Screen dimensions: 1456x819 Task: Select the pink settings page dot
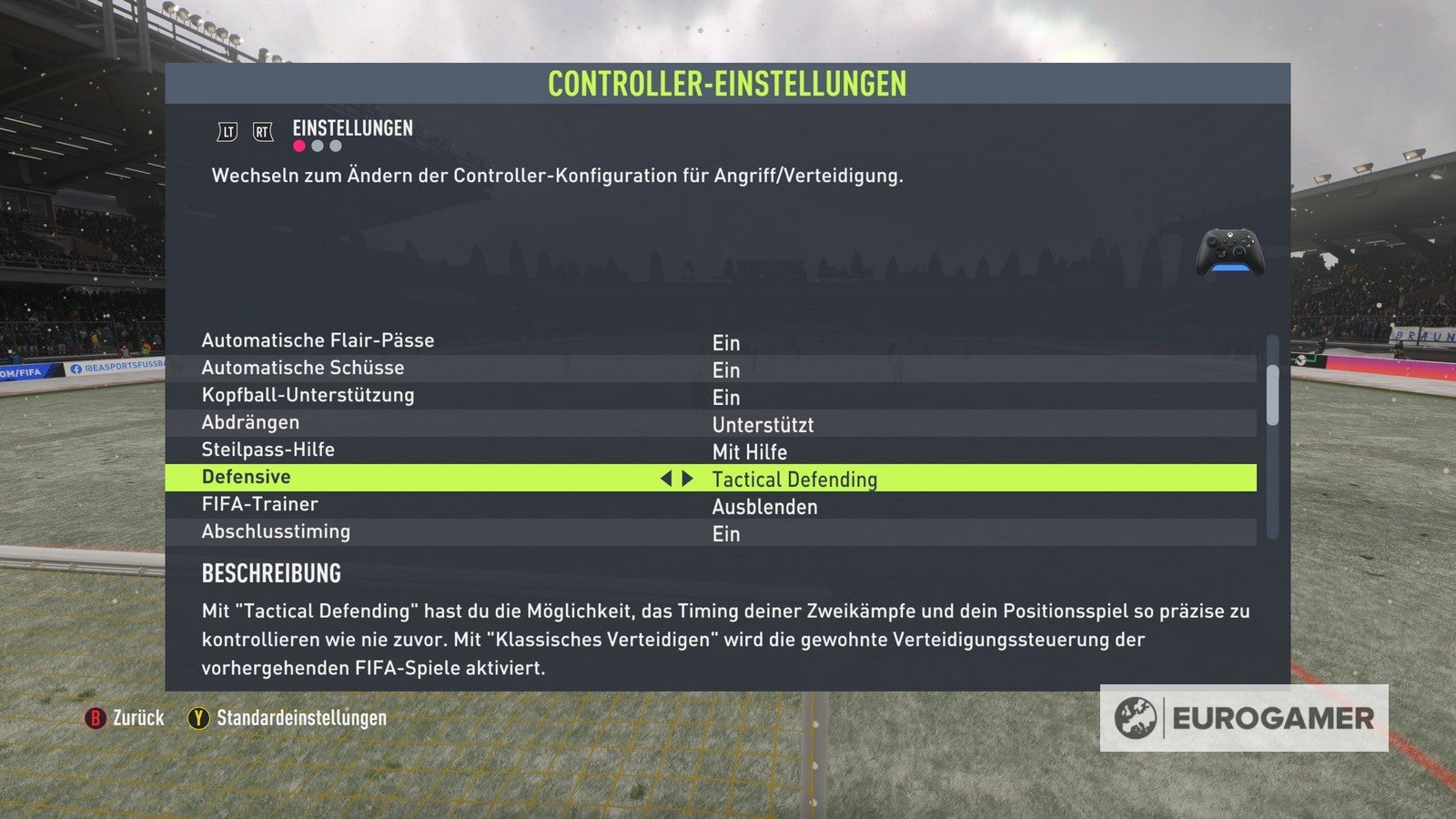298,146
